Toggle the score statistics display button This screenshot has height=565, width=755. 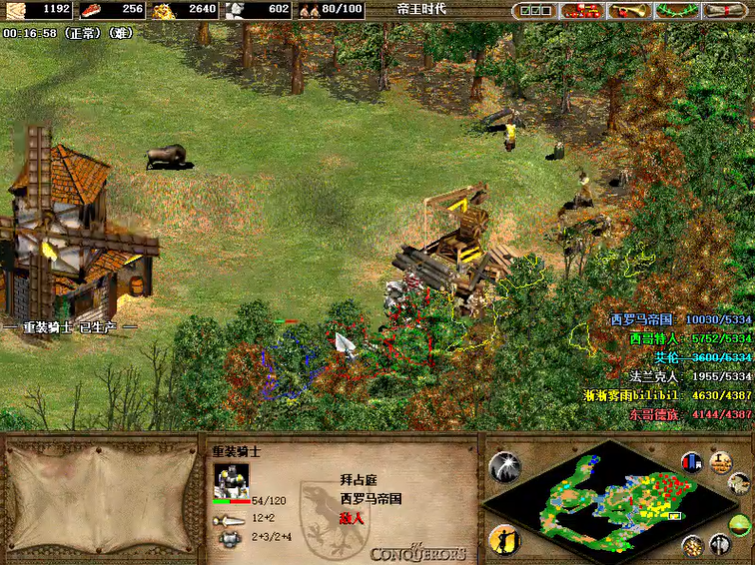click(x=691, y=463)
